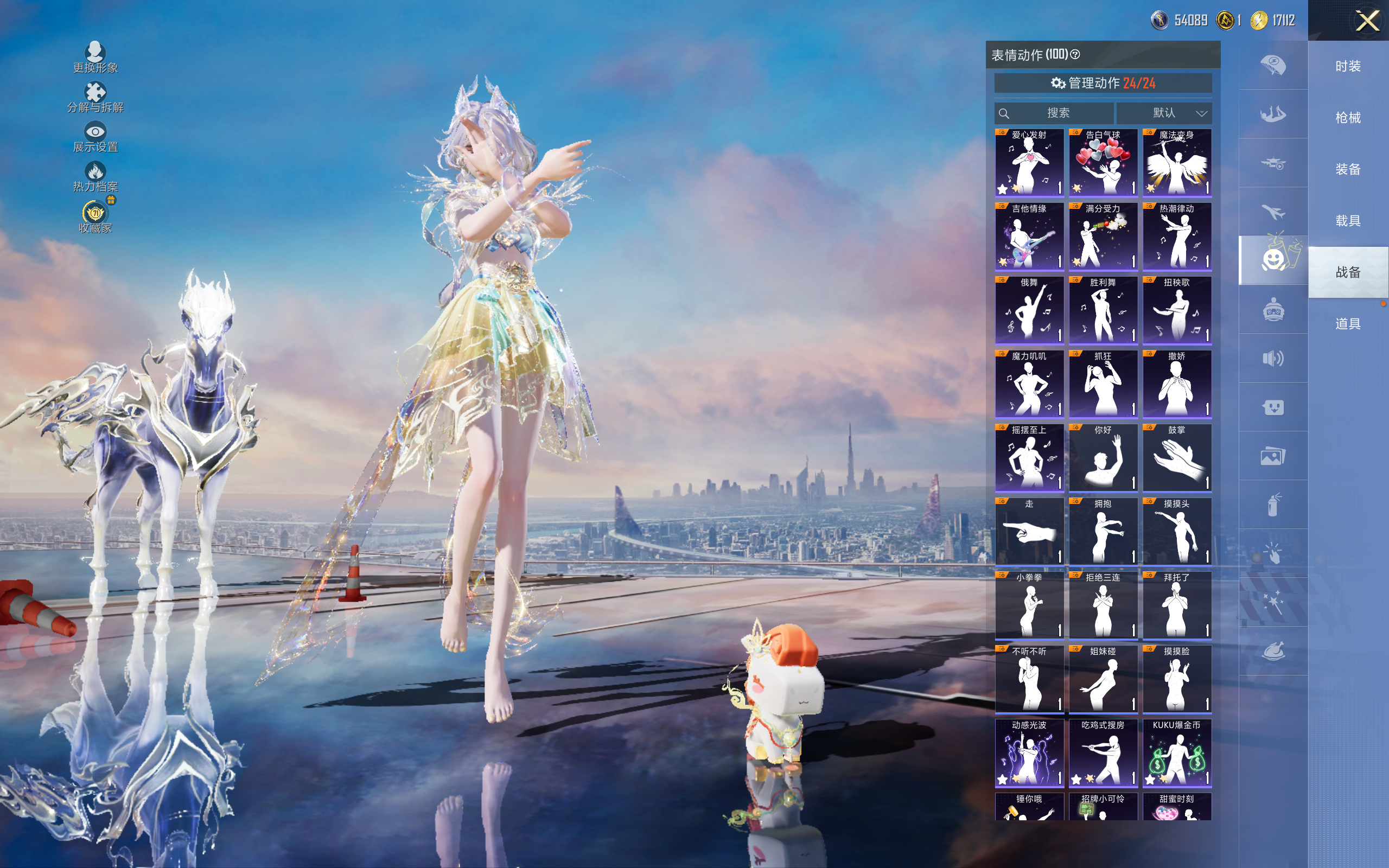Close the inventory screen with the X
Image resolution: width=1389 pixels, height=868 pixels.
click(1367, 21)
